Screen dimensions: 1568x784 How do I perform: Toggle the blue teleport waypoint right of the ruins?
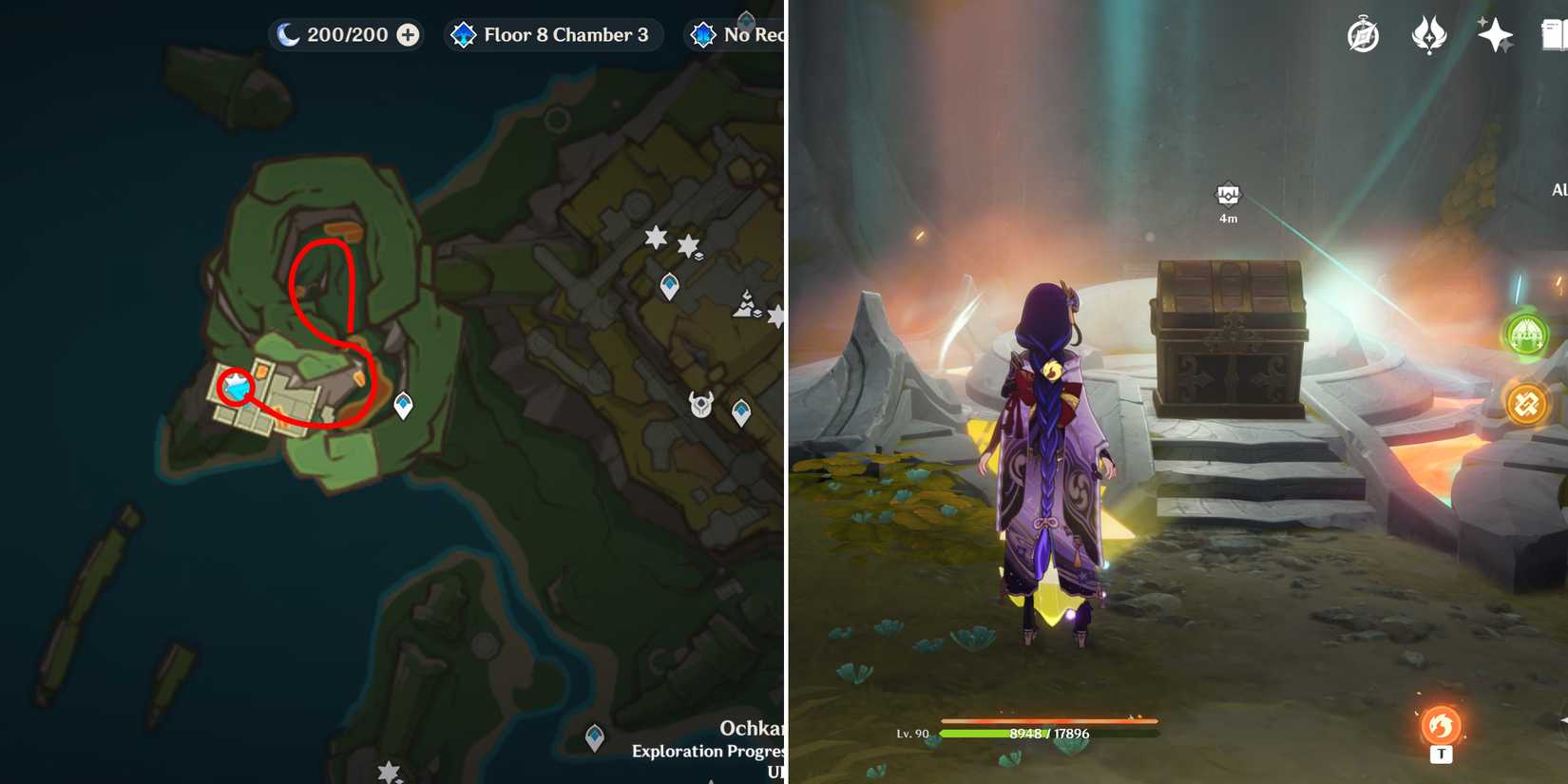[403, 403]
